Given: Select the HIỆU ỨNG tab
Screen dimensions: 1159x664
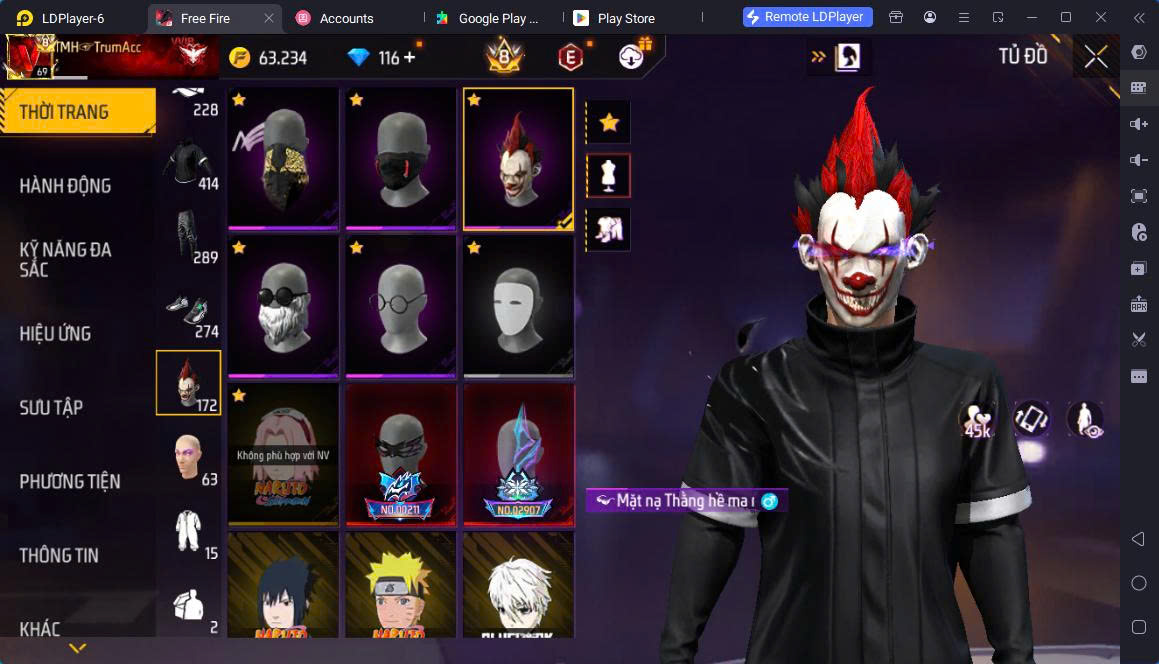Looking at the screenshot, I should pos(55,333).
